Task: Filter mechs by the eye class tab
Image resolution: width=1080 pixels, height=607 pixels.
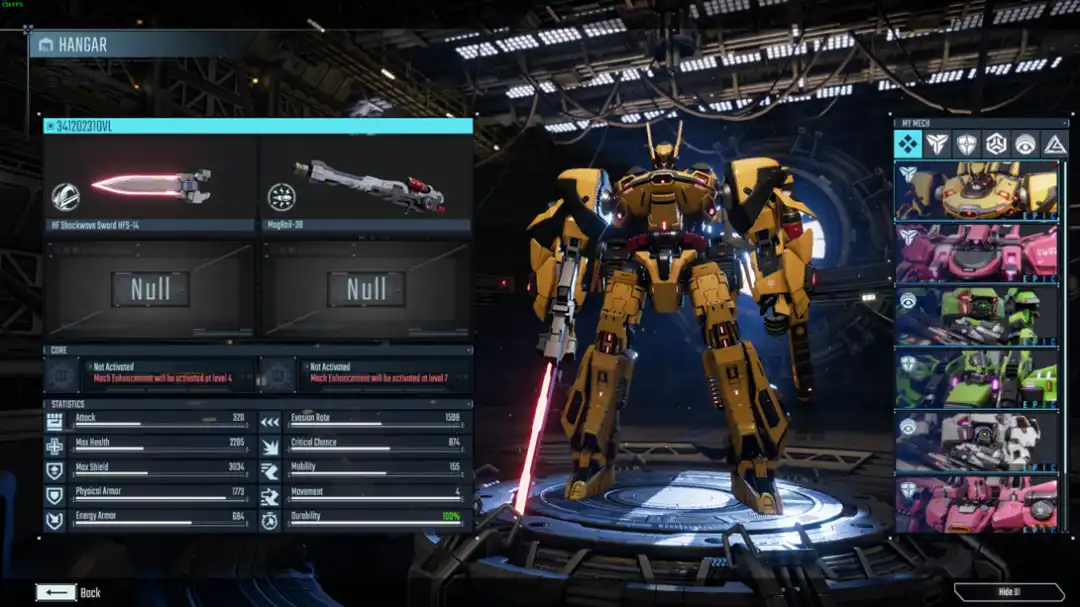Action: point(1025,144)
